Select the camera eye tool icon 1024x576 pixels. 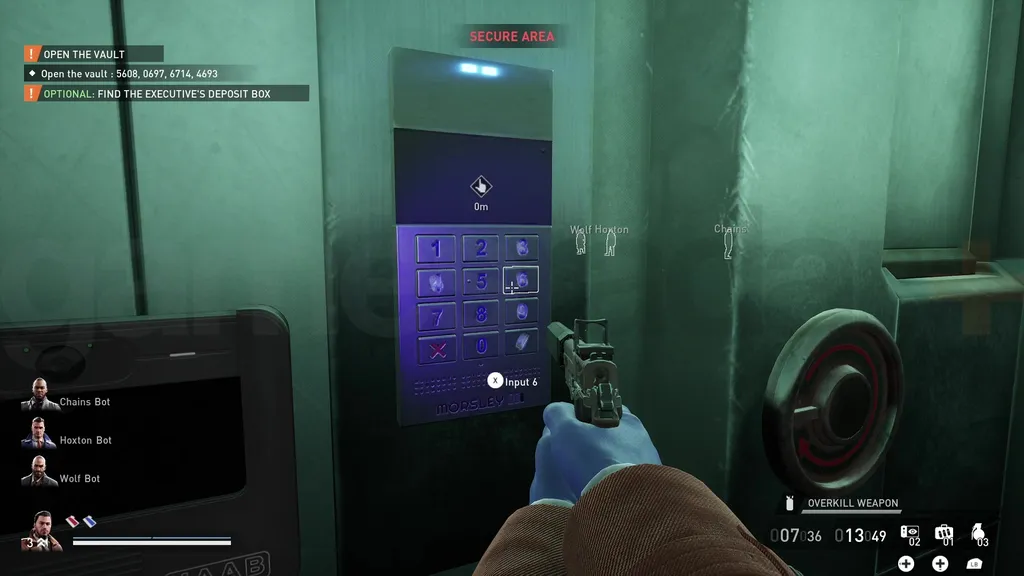(x=909, y=533)
